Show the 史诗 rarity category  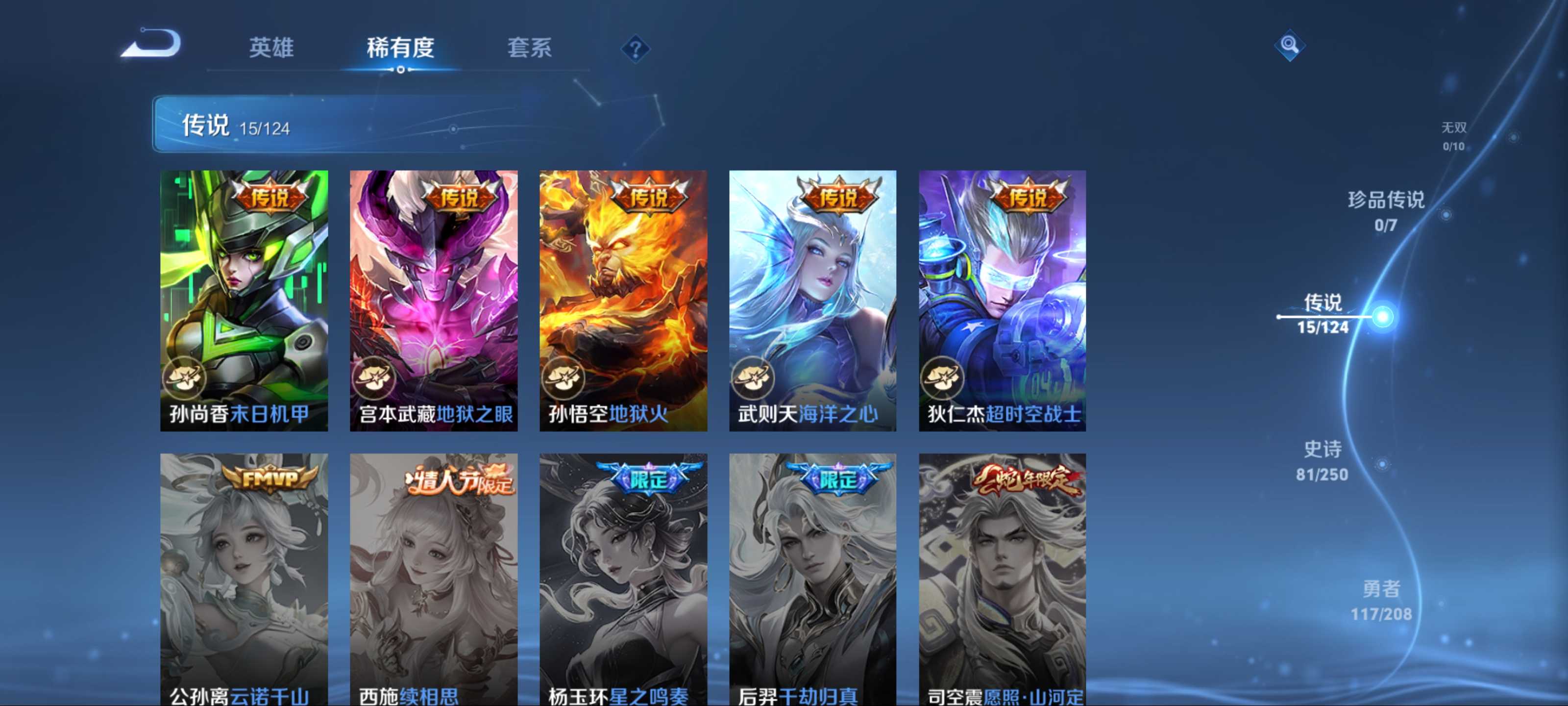[1322, 461]
